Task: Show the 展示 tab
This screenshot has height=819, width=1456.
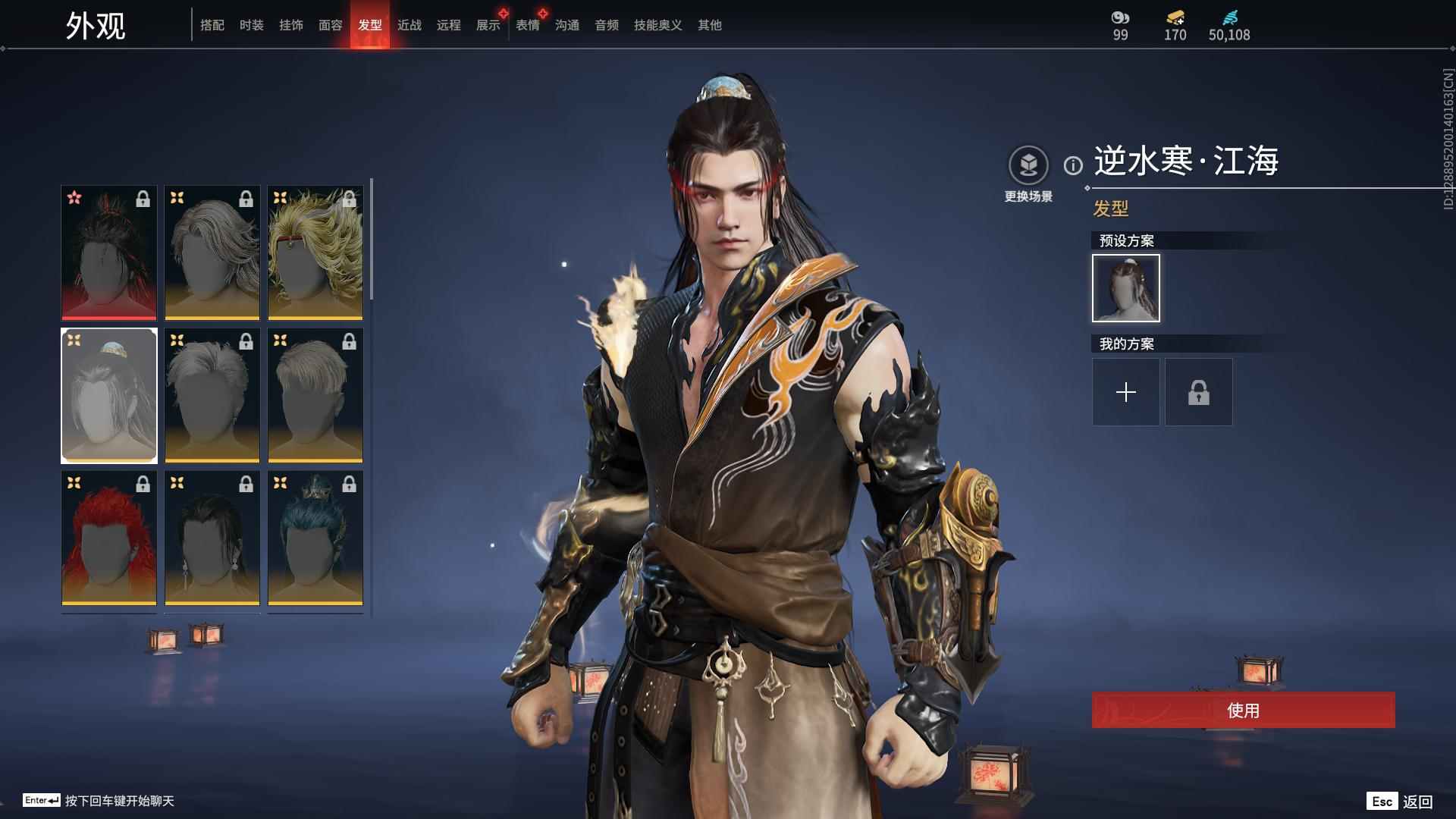Action: (x=488, y=25)
